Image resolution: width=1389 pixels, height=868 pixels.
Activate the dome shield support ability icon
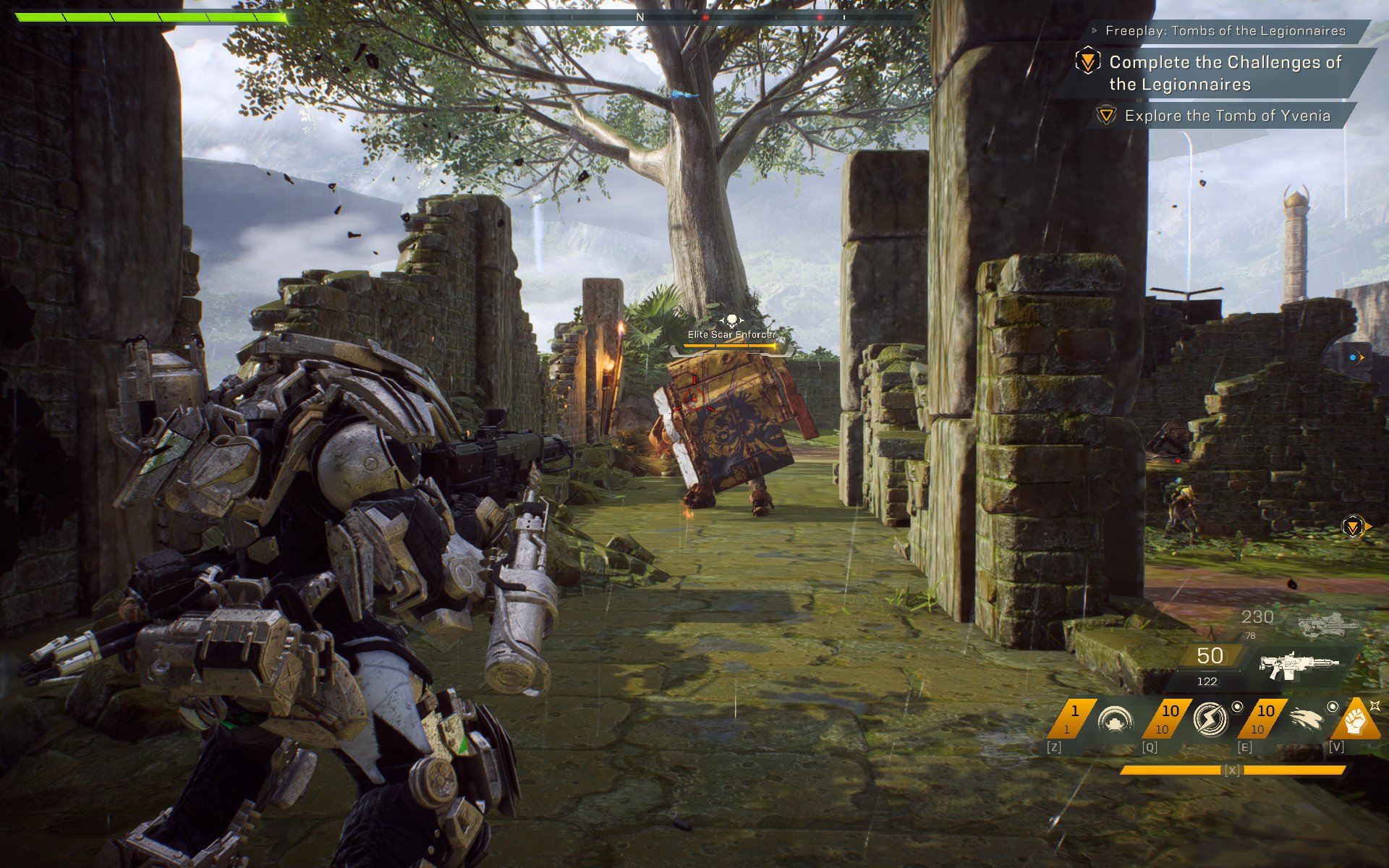click(1115, 720)
